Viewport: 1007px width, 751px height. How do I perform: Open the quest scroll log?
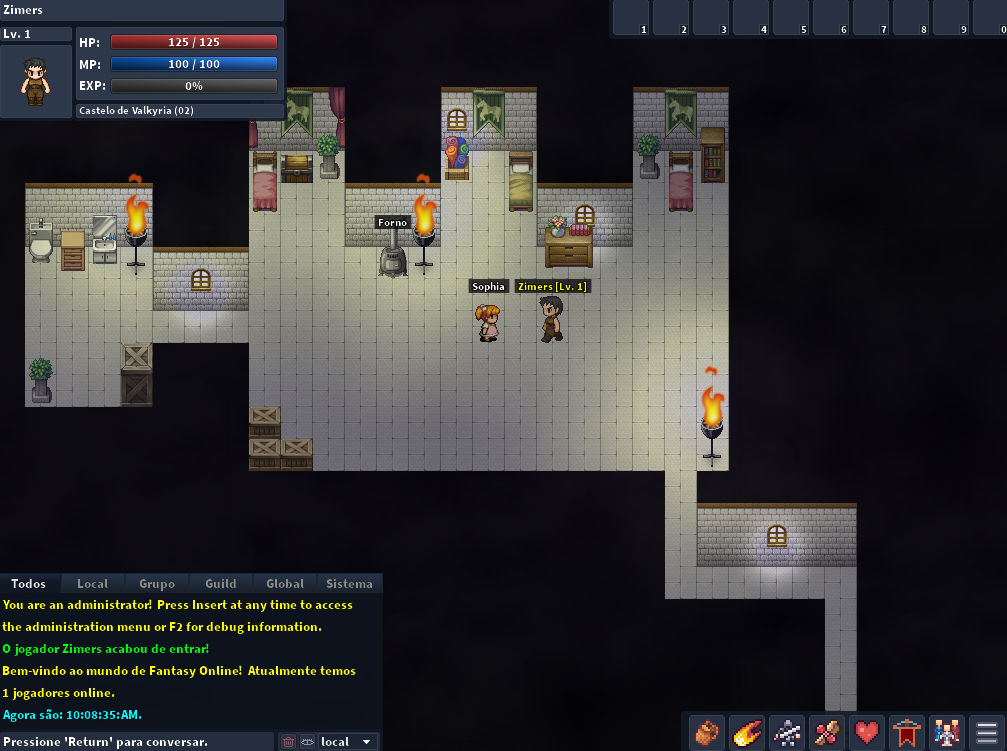pos(827,733)
